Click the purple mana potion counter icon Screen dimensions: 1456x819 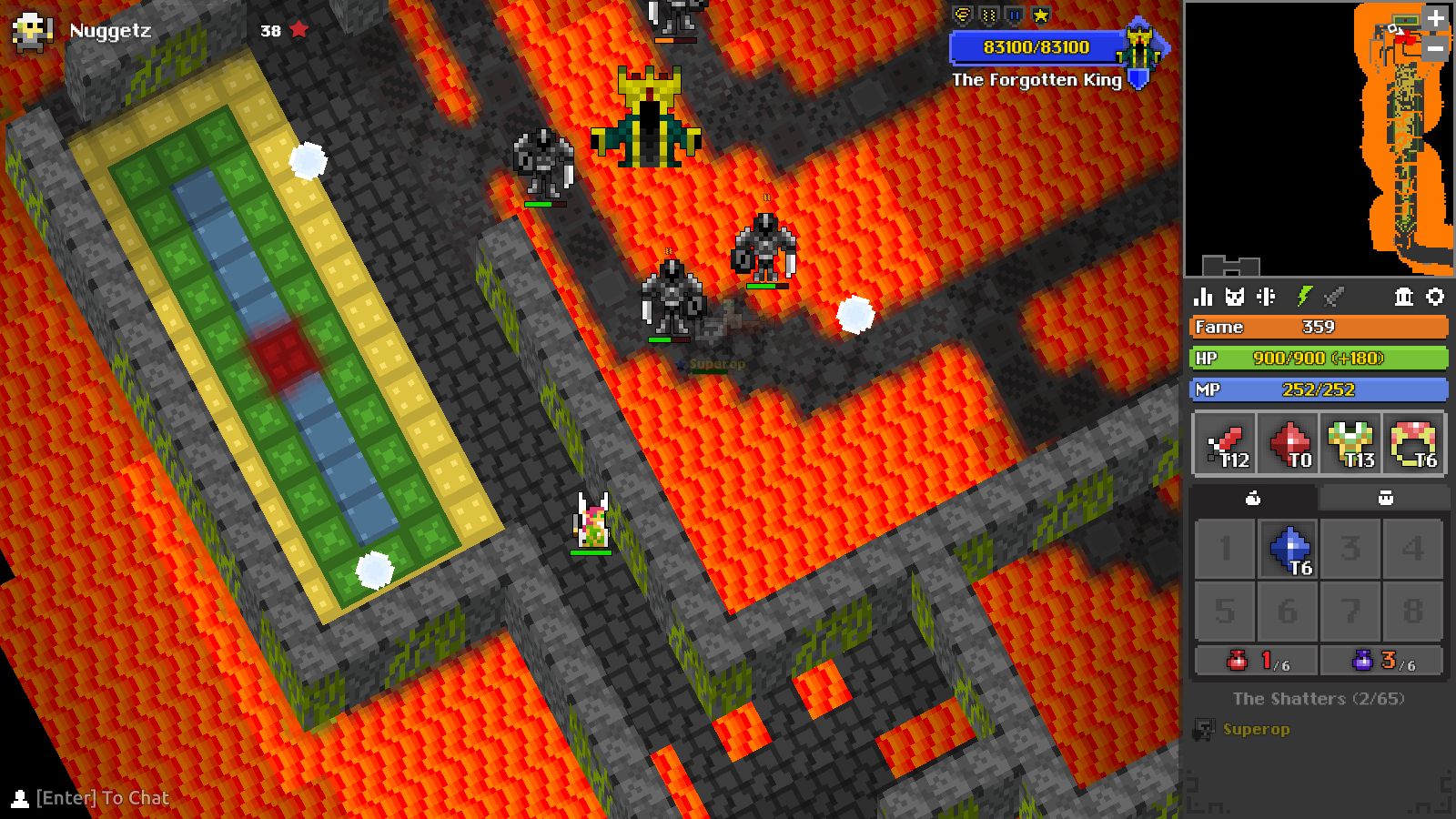point(1361,662)
